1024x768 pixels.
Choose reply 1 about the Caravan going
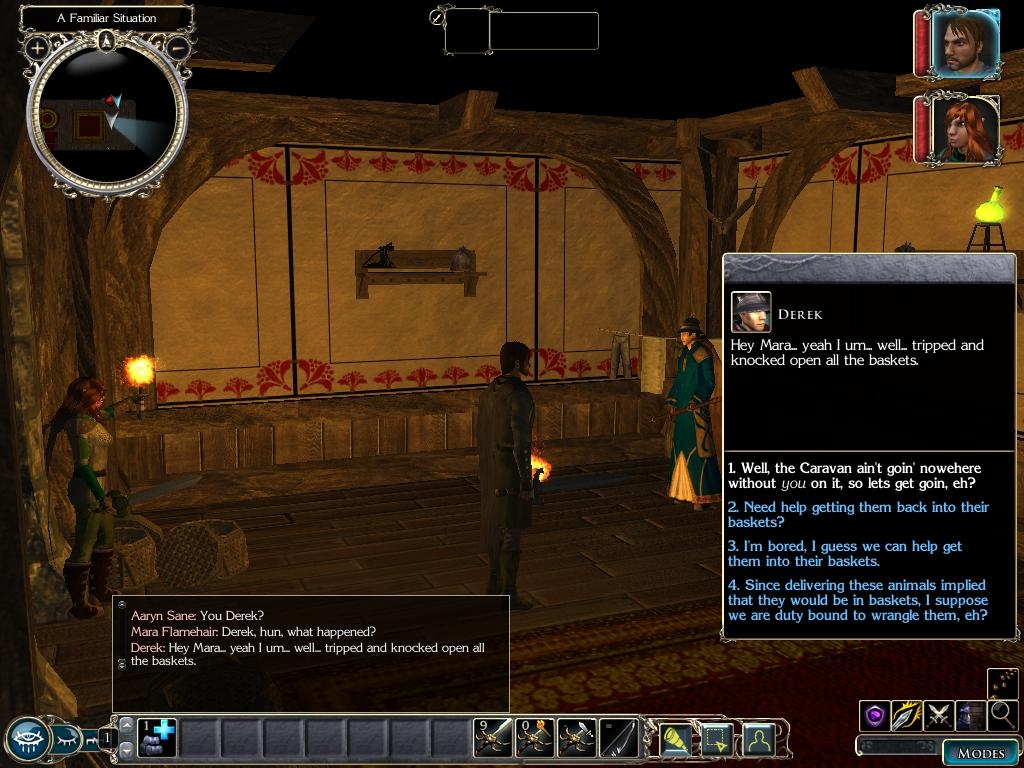pos(855,476)
